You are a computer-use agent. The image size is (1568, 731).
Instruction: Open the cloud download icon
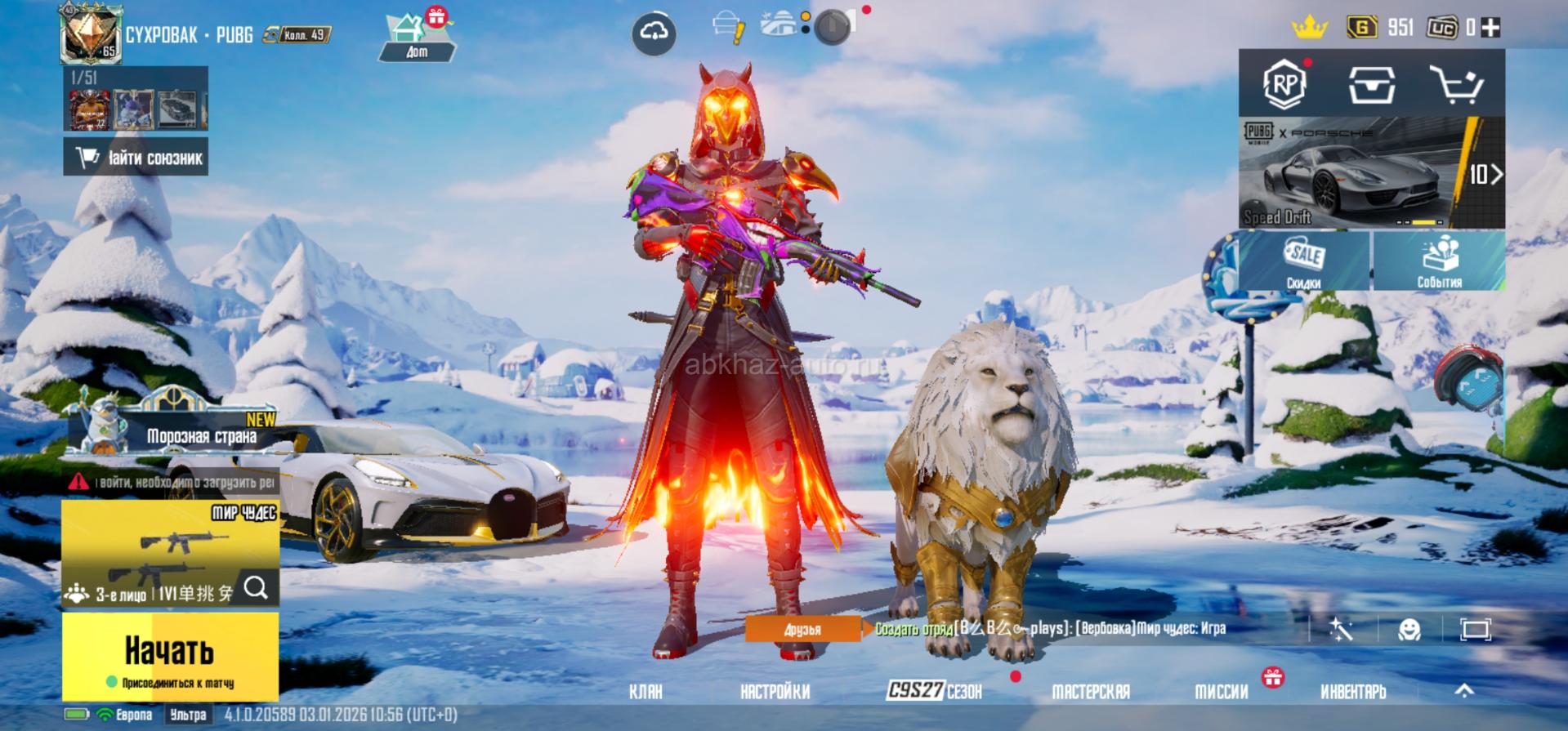[654, 33]
